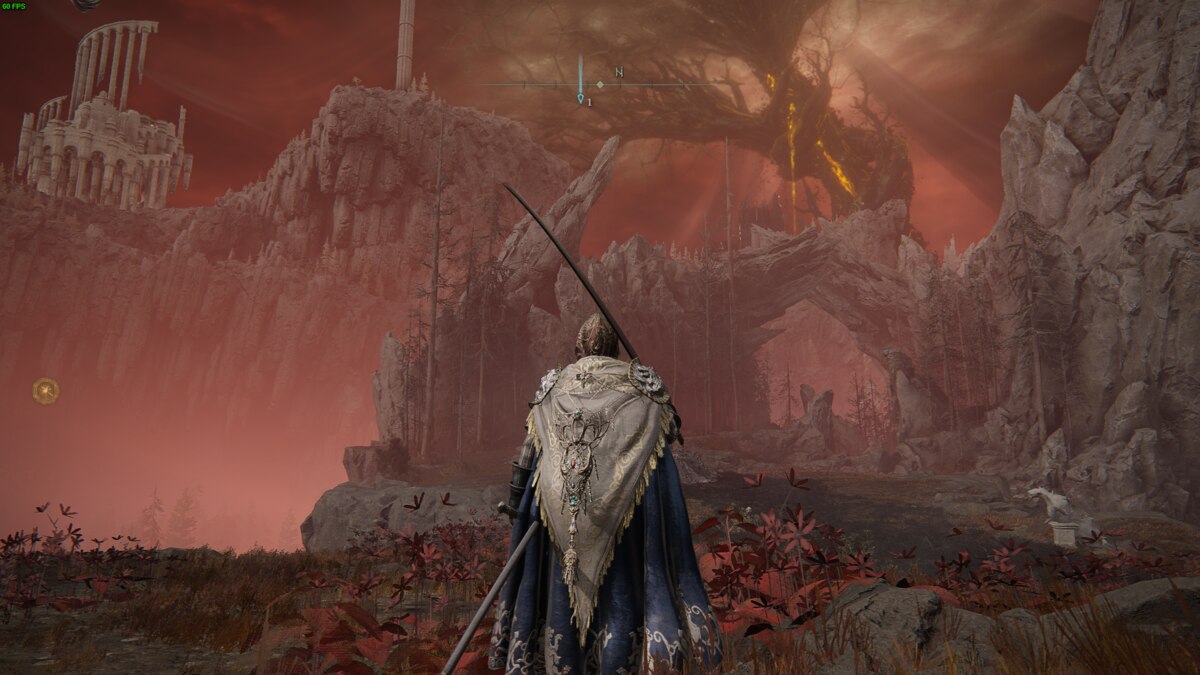The image size is (1200, 675).
Task: Select the golden circular emblem icon
Action: (45, 390)
